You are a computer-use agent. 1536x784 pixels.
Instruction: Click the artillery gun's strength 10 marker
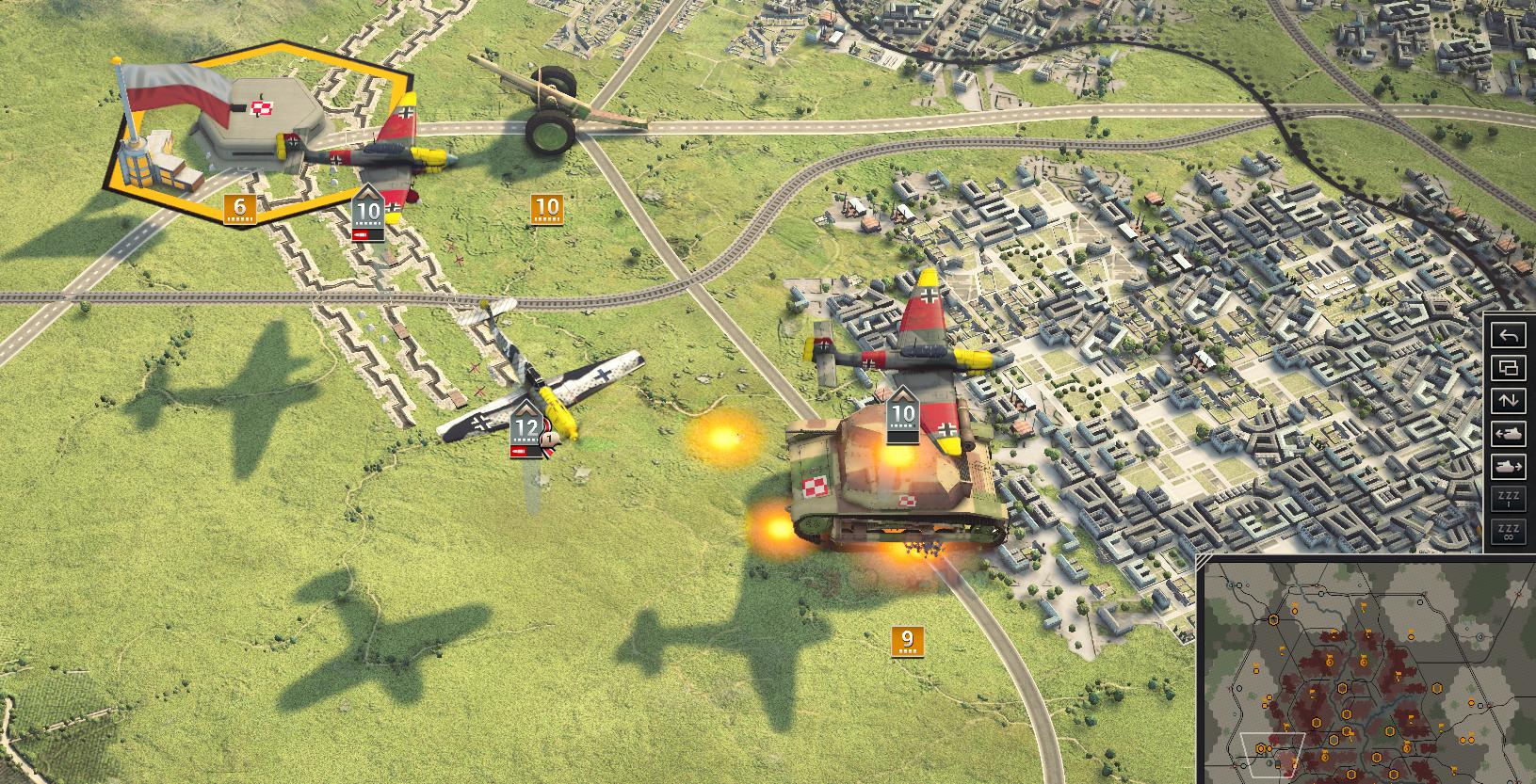(546, 209)
